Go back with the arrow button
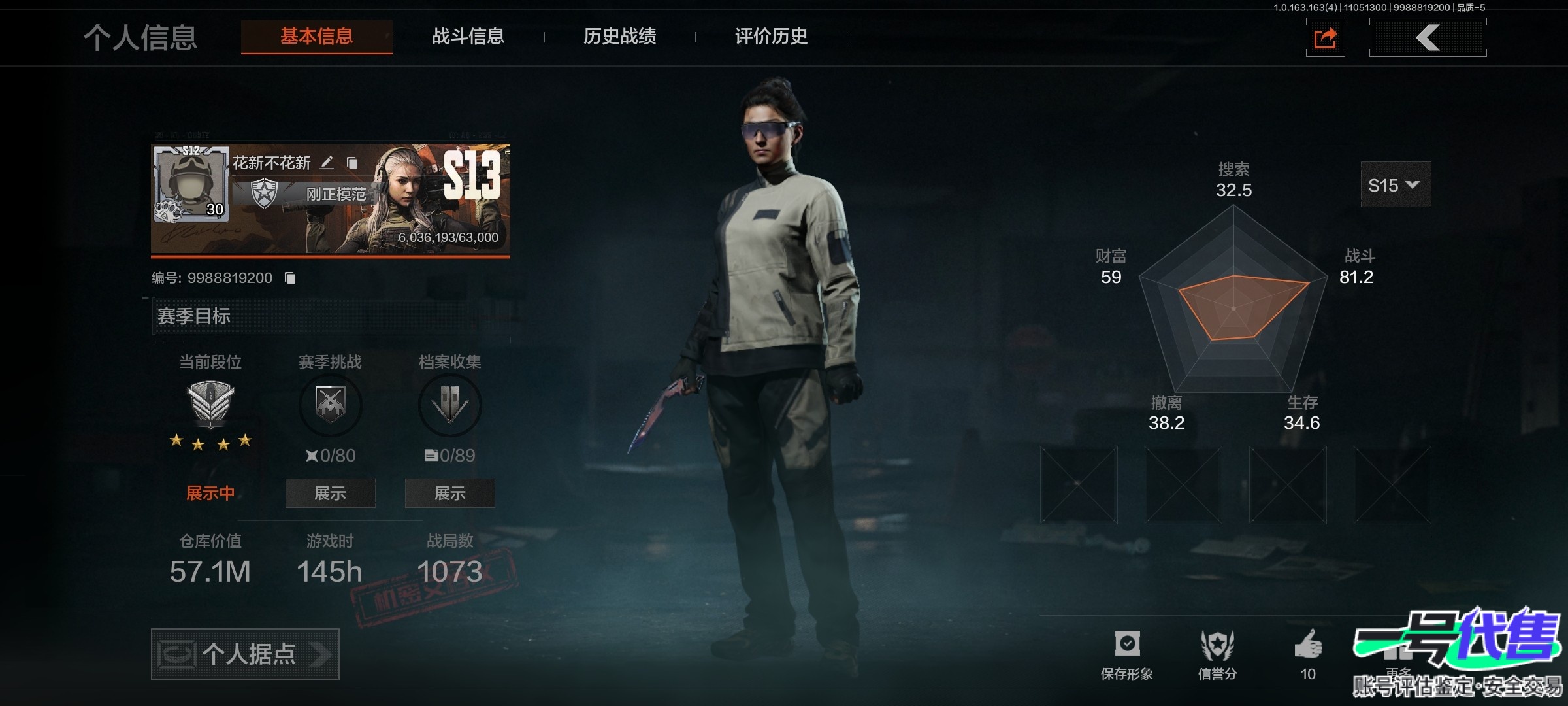The height and width of the screenshot is (706, 1568). tap(1428, 38)
